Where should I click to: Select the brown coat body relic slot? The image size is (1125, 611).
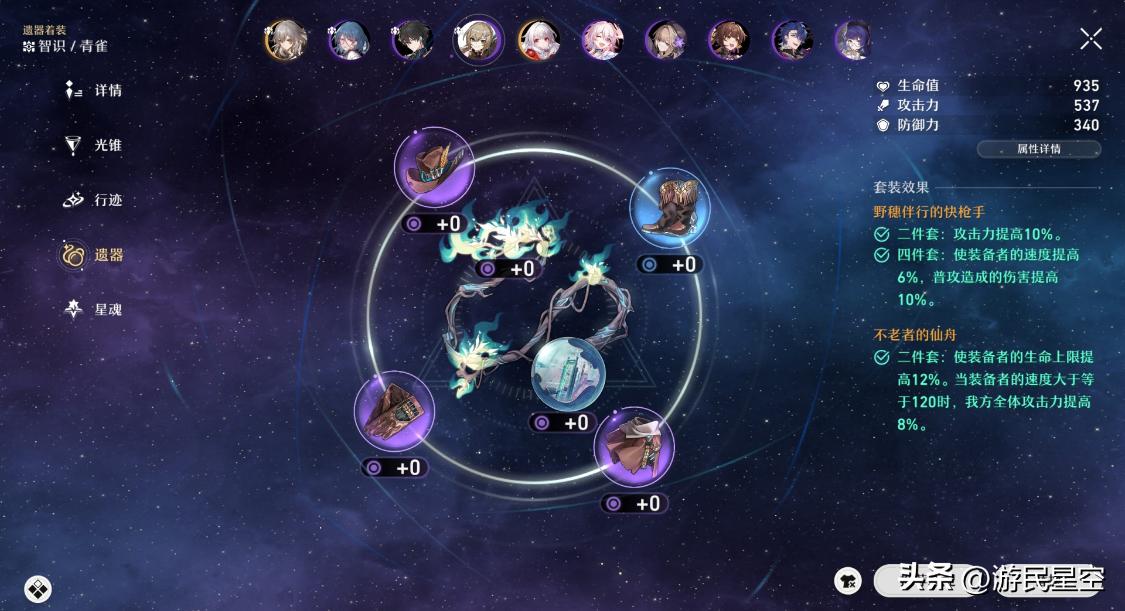634,446
